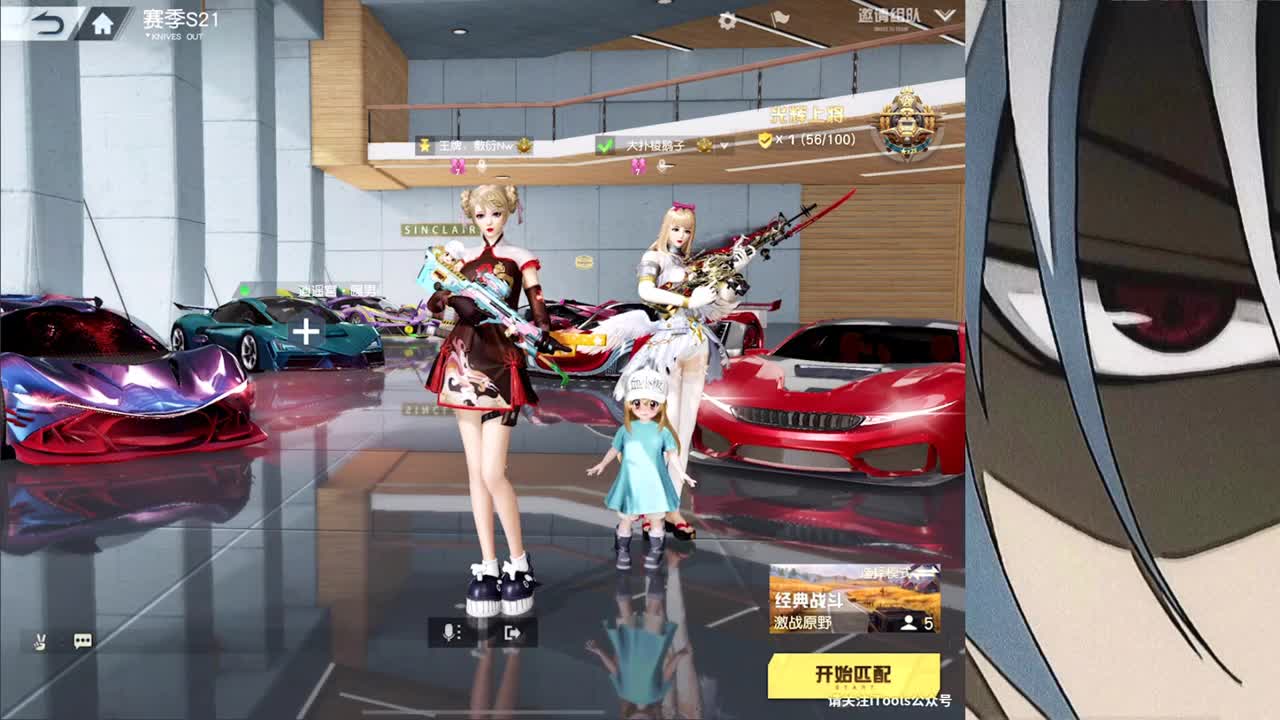Open the dropdown arrow next to 大扑棱鹅子
Screen dimensions: 1280x720
(x=723, y=144)
